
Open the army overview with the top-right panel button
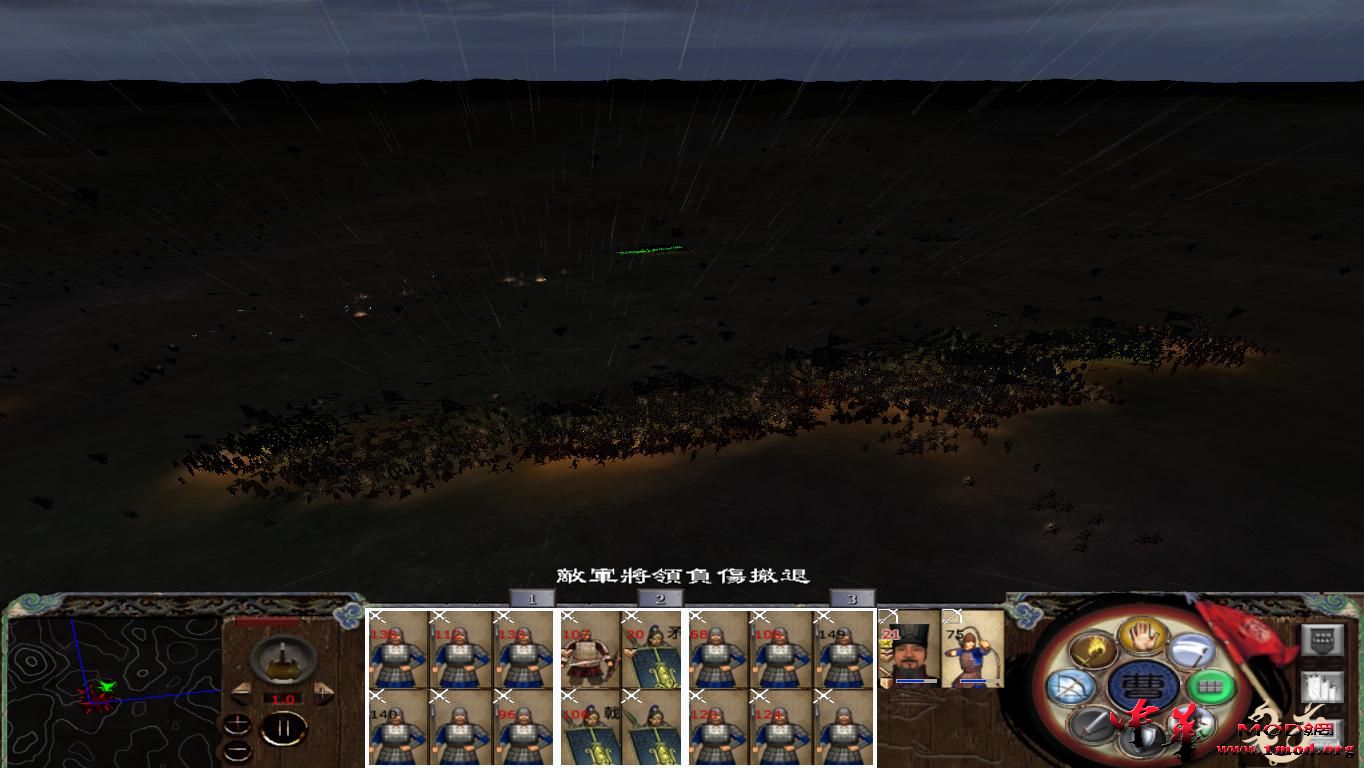click(1321, 639)
